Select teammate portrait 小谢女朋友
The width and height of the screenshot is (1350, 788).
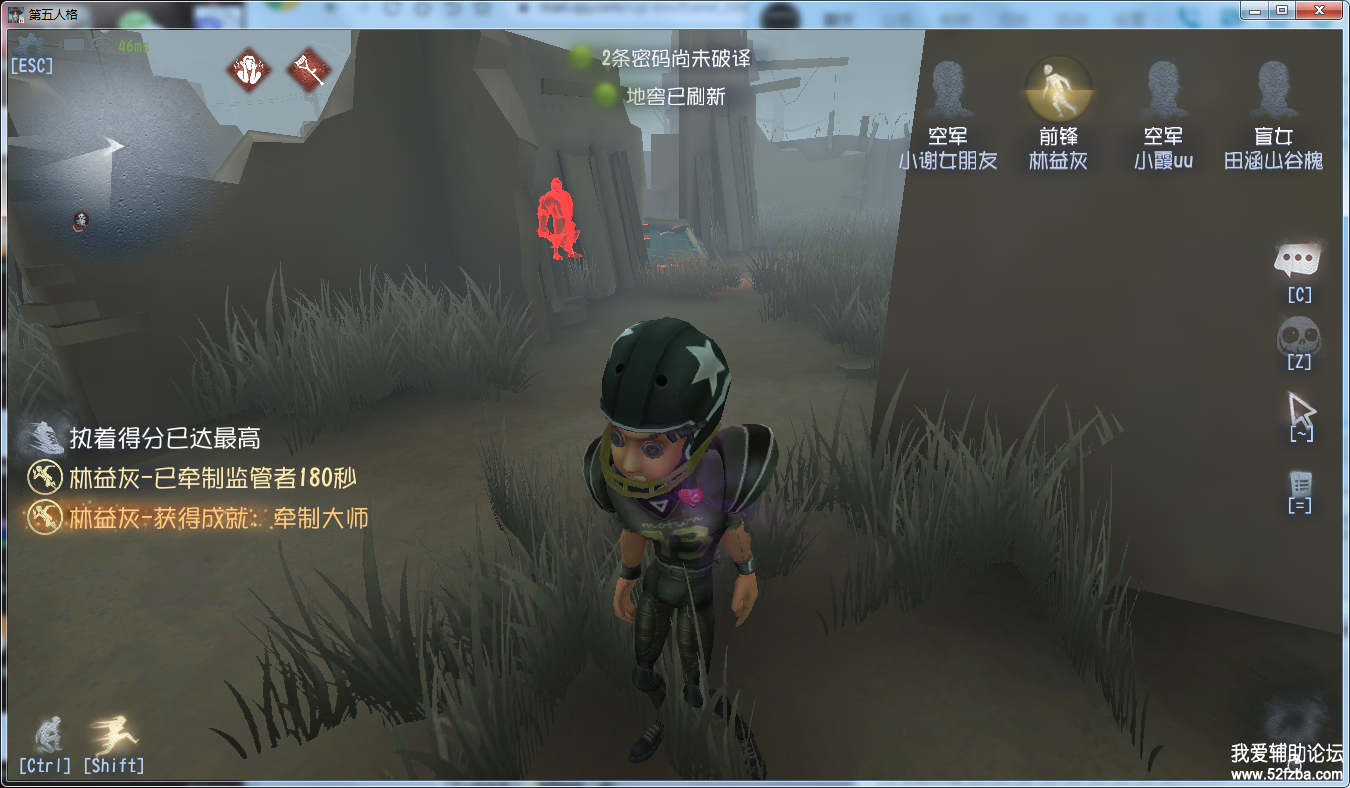pyautogui.click(x=947, y=92)
